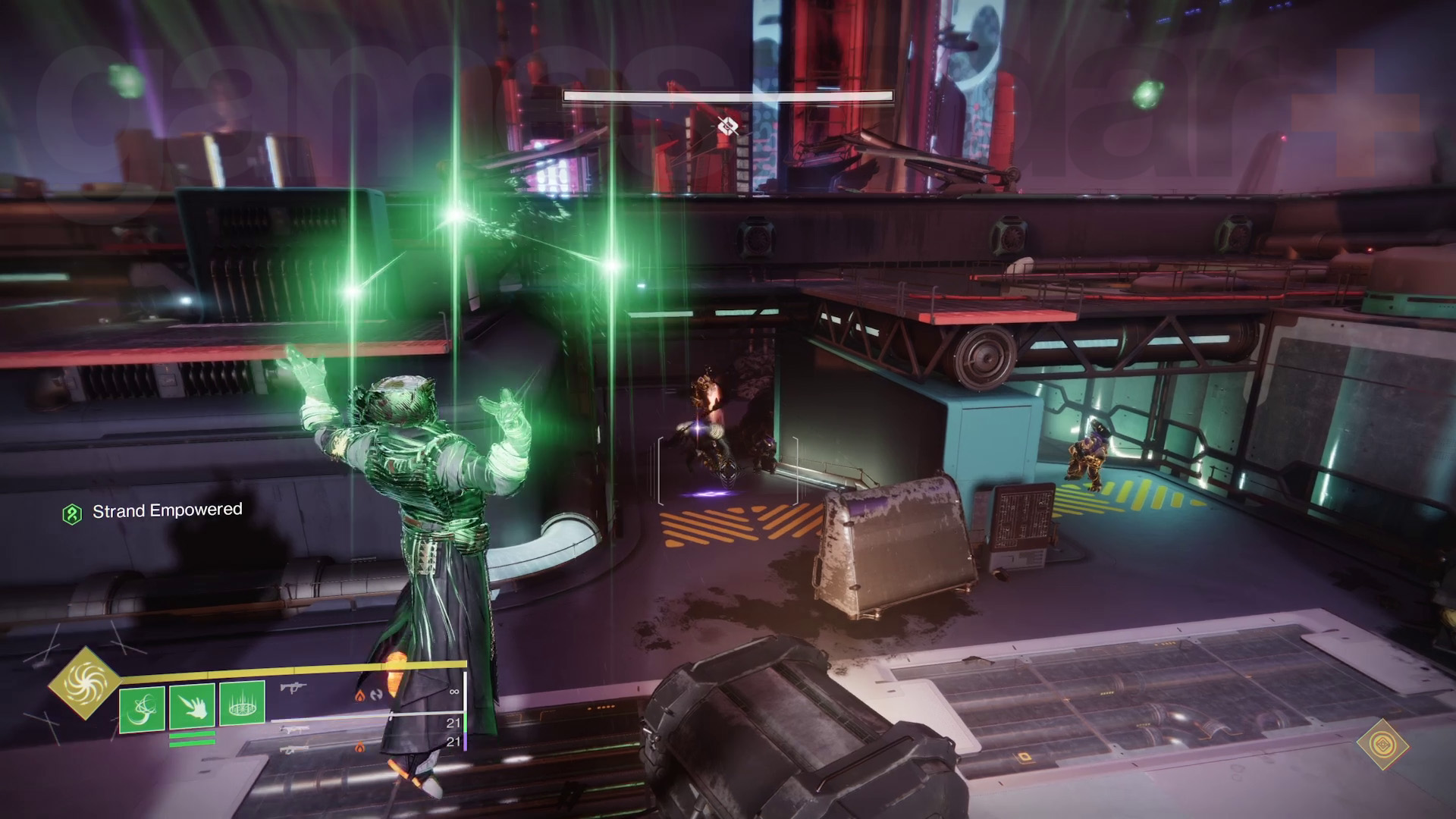Select the Threaded Spike melee icon
The width and height of the screenshot is (1456, 819).
192,705
